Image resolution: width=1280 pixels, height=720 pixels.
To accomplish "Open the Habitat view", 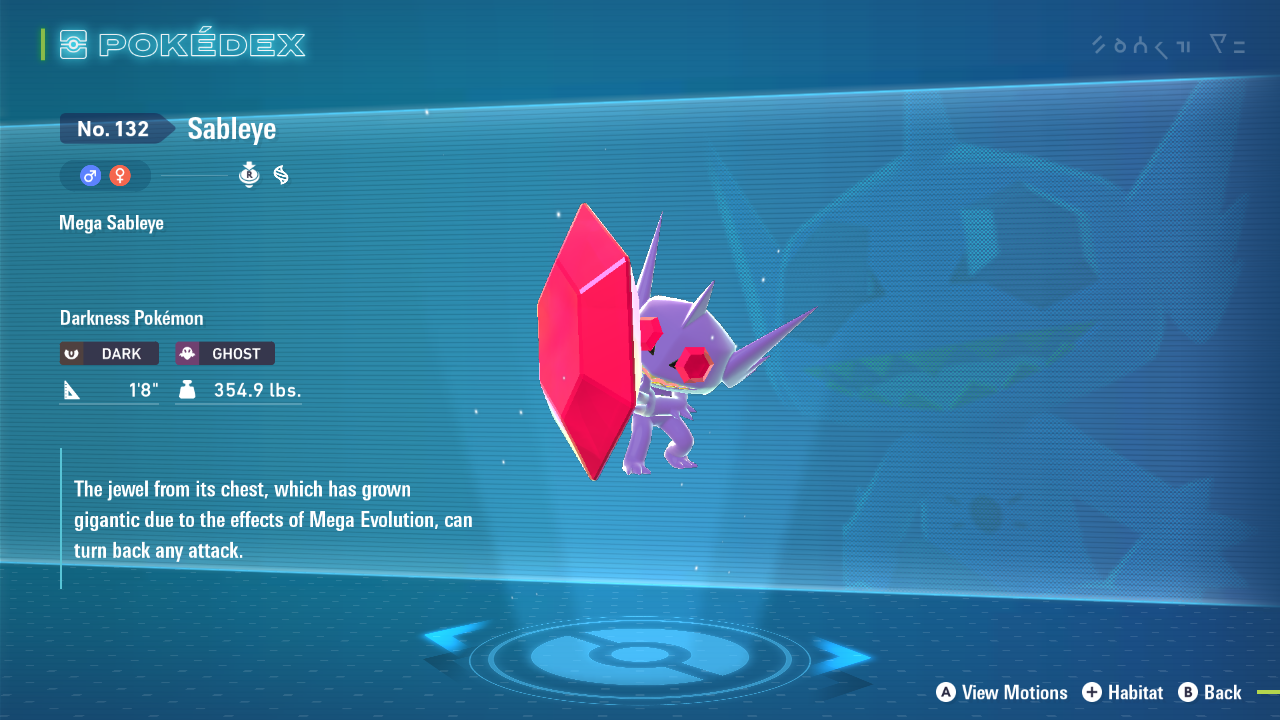I will tap(1122, 692).
